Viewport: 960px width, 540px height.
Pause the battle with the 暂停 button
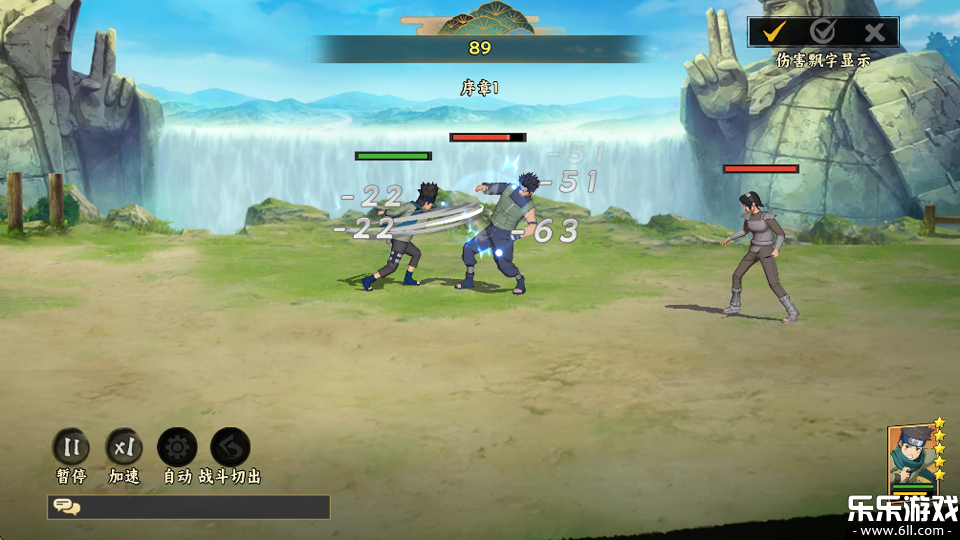[x=71, y=447]
